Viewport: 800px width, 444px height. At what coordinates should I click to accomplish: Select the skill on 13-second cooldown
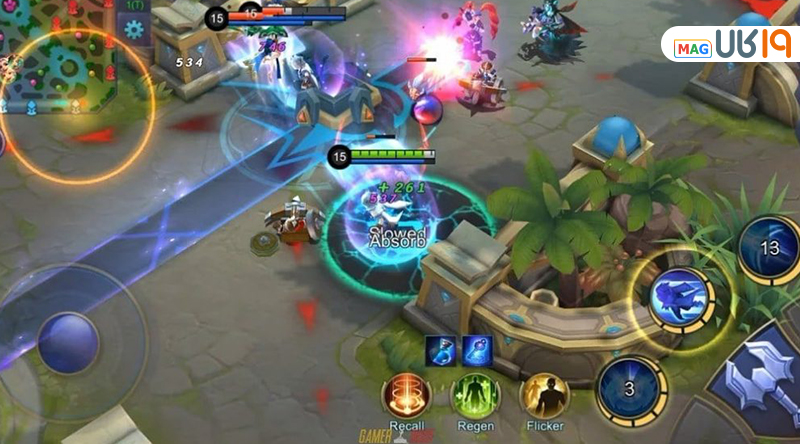click(x=770, y=247)
